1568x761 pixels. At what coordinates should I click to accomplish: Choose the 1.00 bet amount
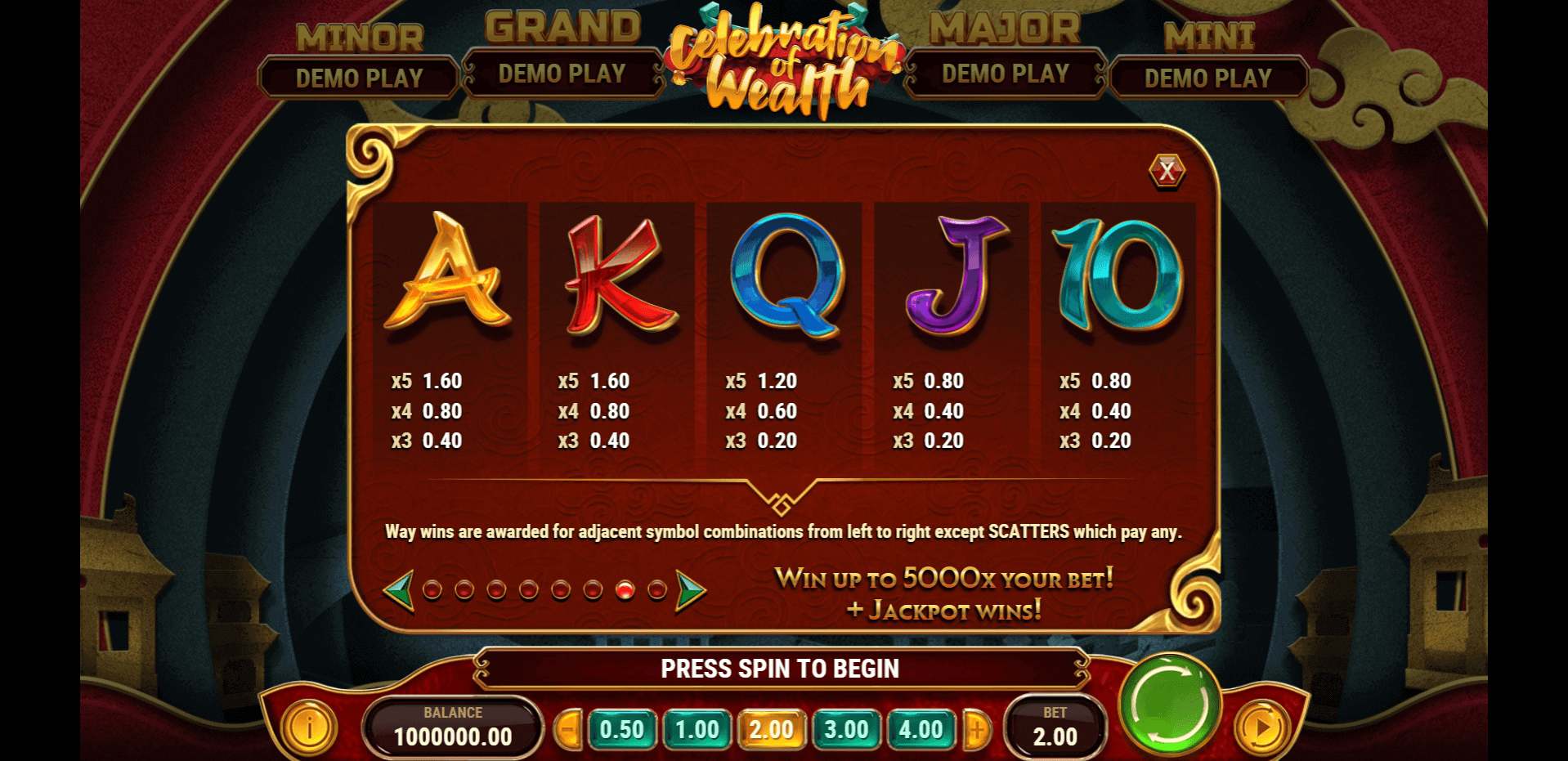[697, 729]
